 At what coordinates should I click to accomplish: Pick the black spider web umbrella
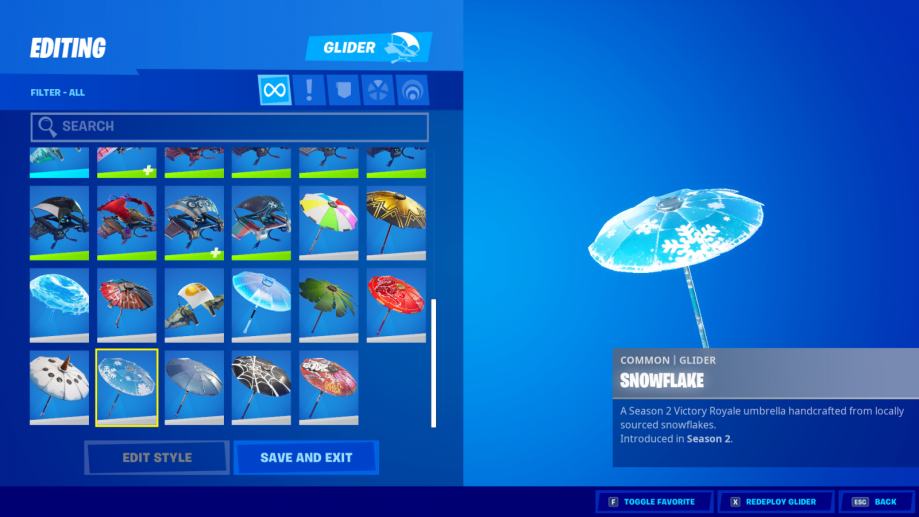(262, 387)
